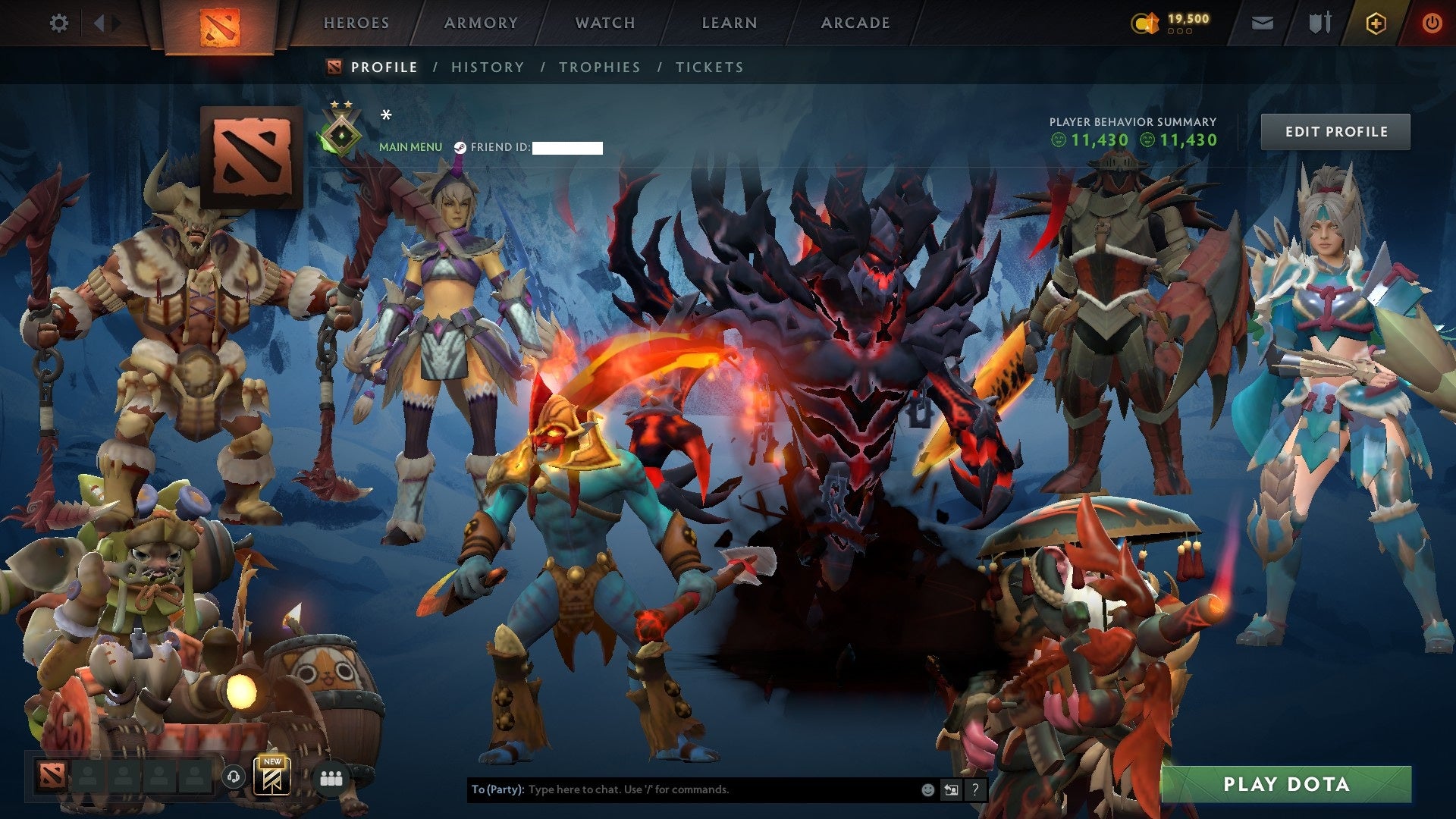1456x819 pixels.
Task: Open the mail notifications icon
Action: pyautogui.click(x=1261, y=23)
